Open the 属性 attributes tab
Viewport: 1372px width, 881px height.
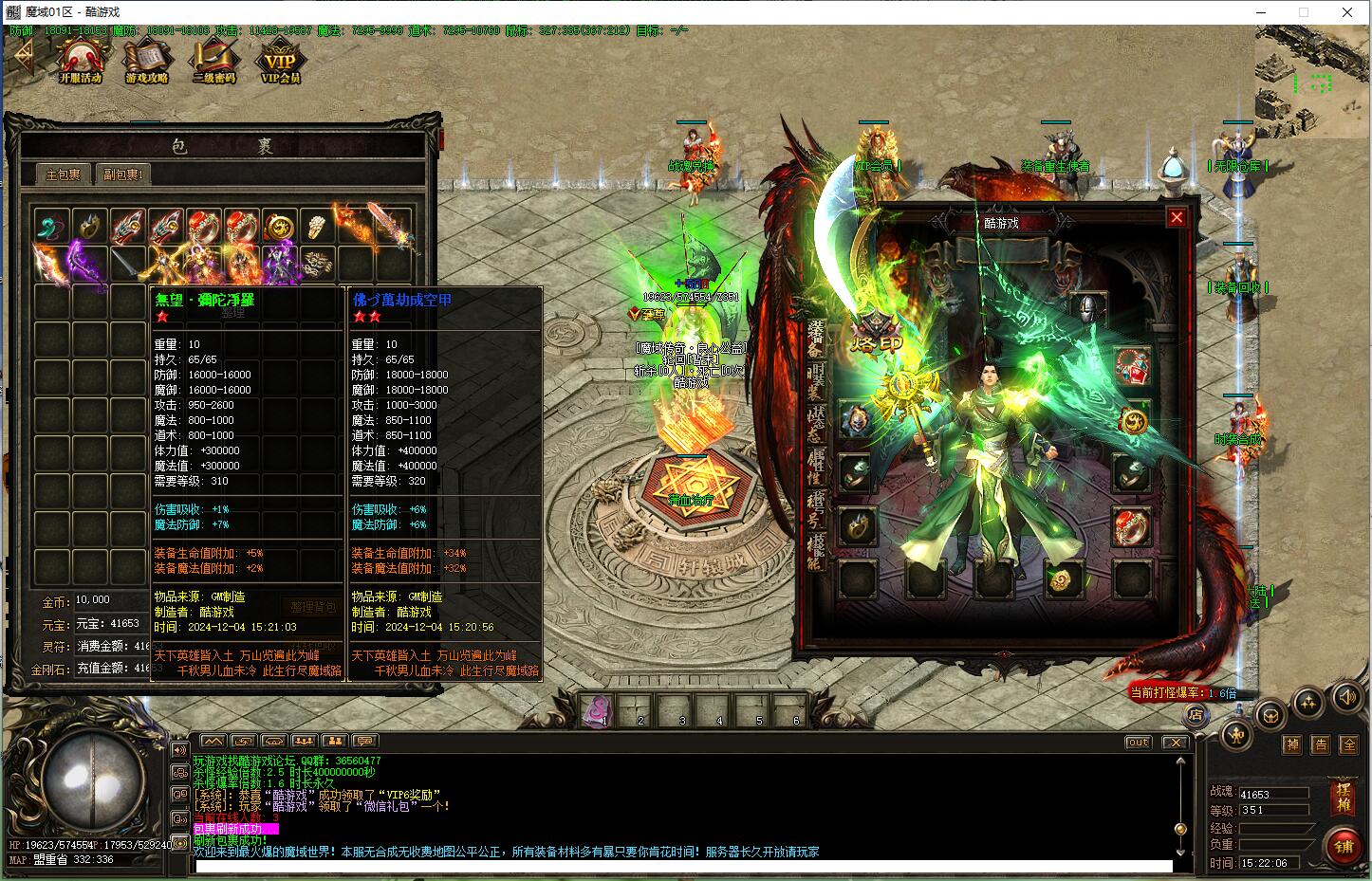tap(816, 465)
